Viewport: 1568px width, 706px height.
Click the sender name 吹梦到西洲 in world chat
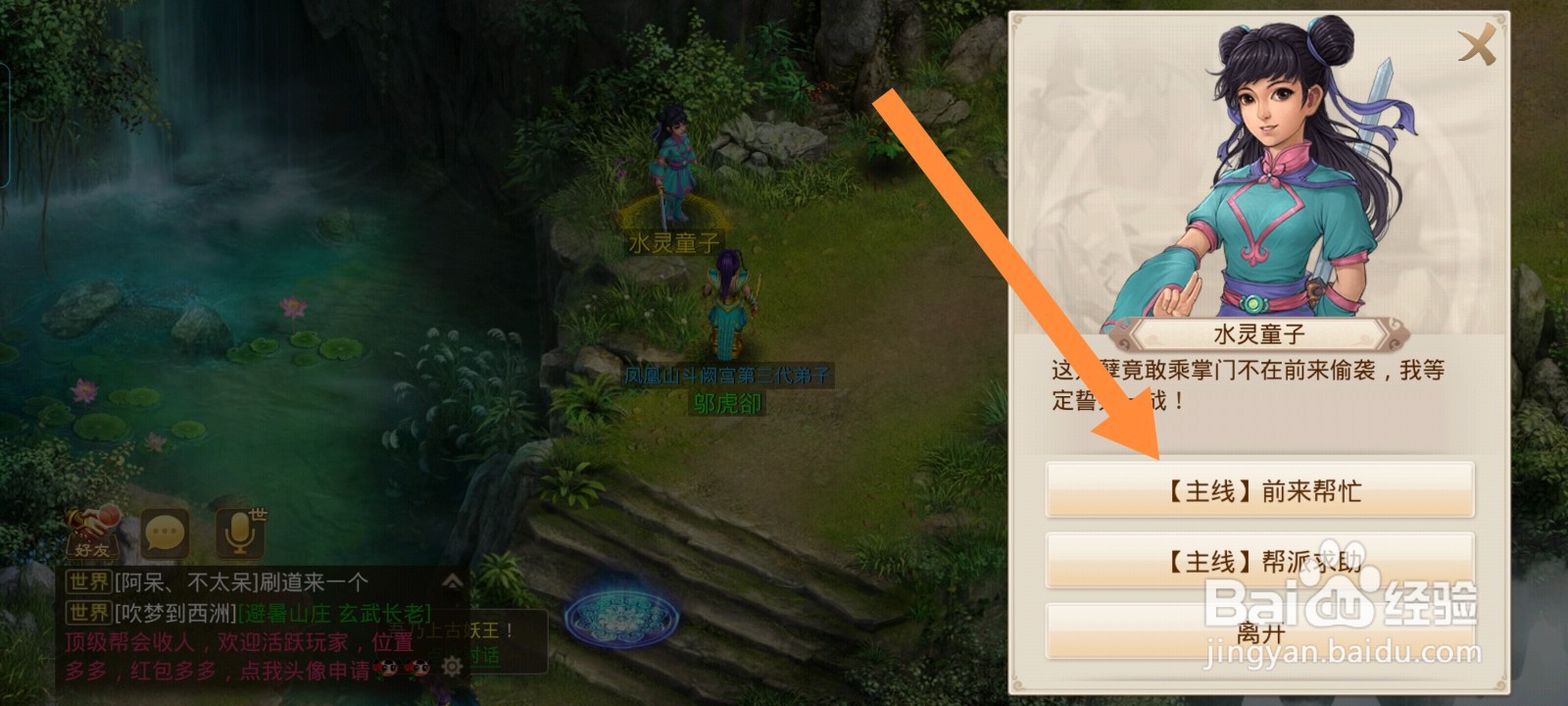coord(176,614)
